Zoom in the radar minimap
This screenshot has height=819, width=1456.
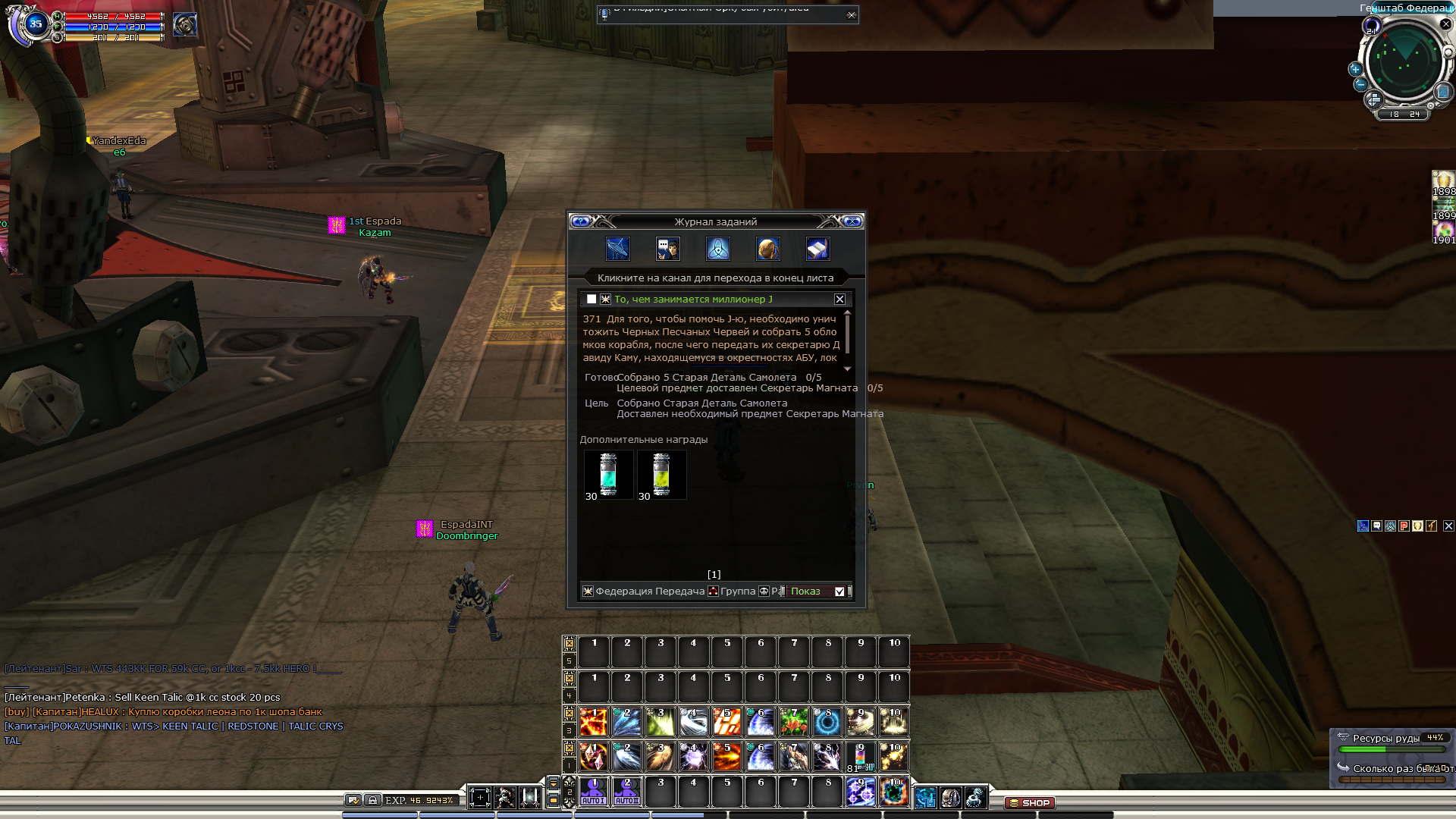(x=1355, y=69)
